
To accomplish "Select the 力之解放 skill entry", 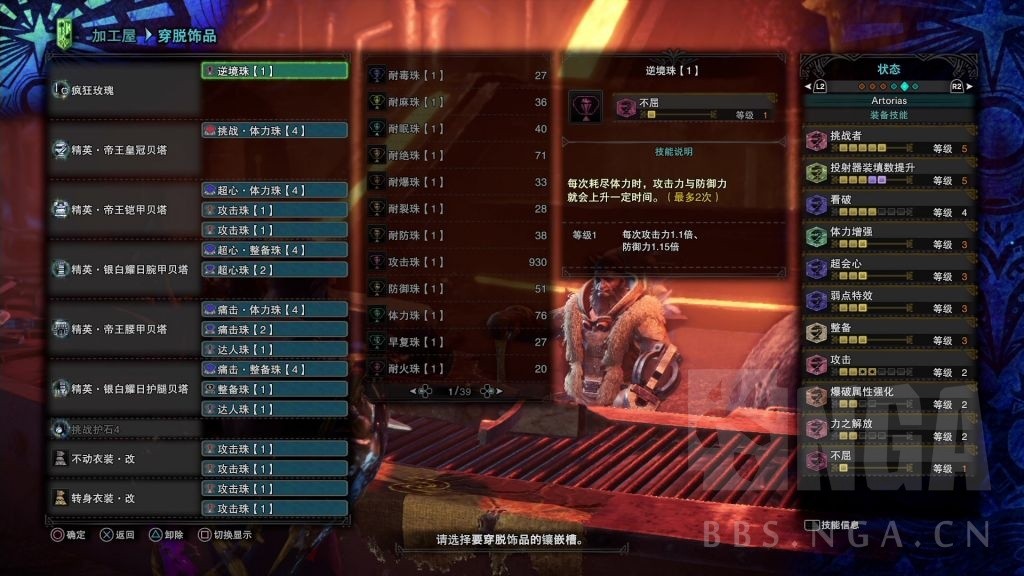I will point(889,429).
